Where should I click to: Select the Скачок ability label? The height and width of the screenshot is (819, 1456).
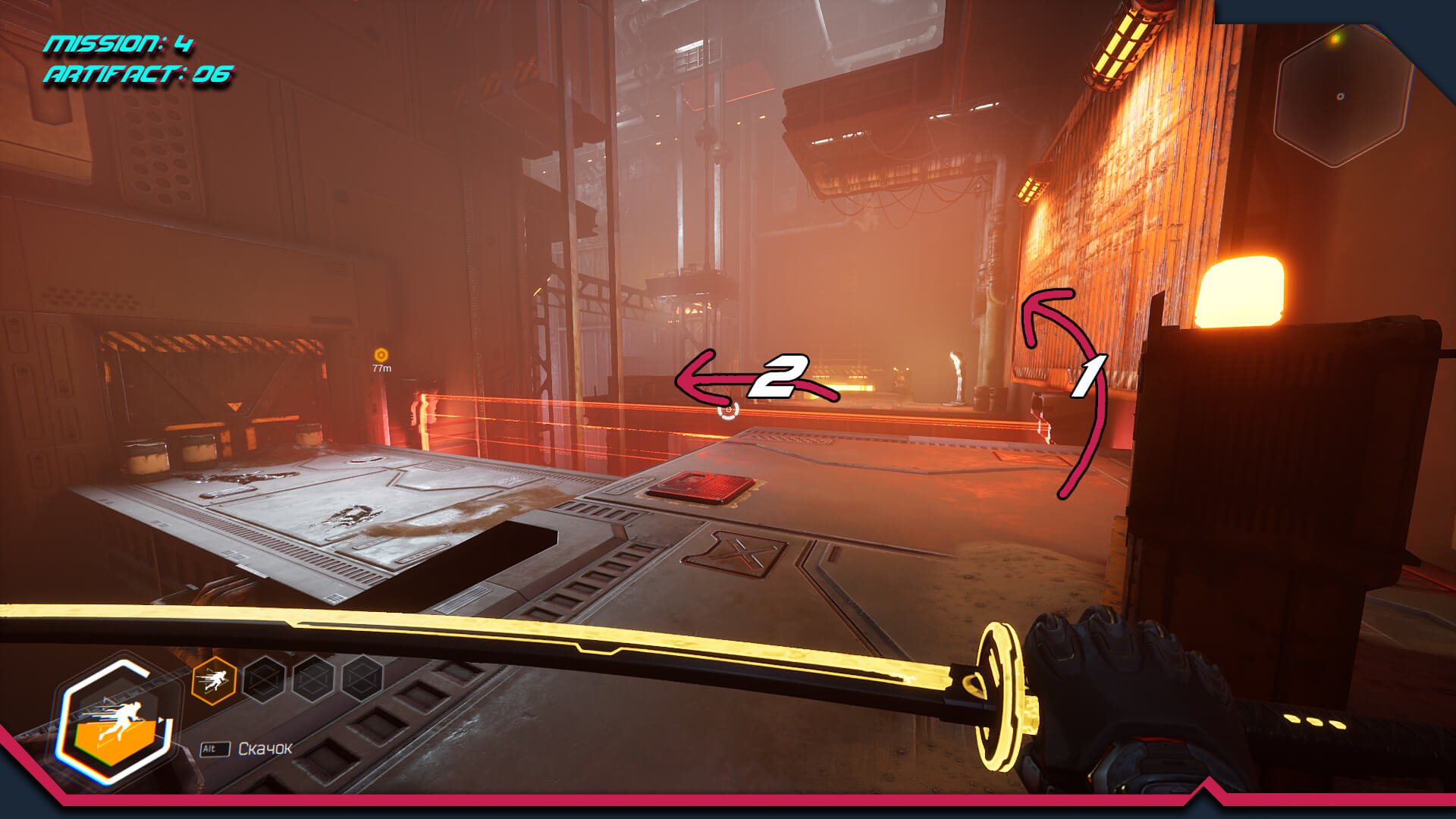(x=264, y=748)
